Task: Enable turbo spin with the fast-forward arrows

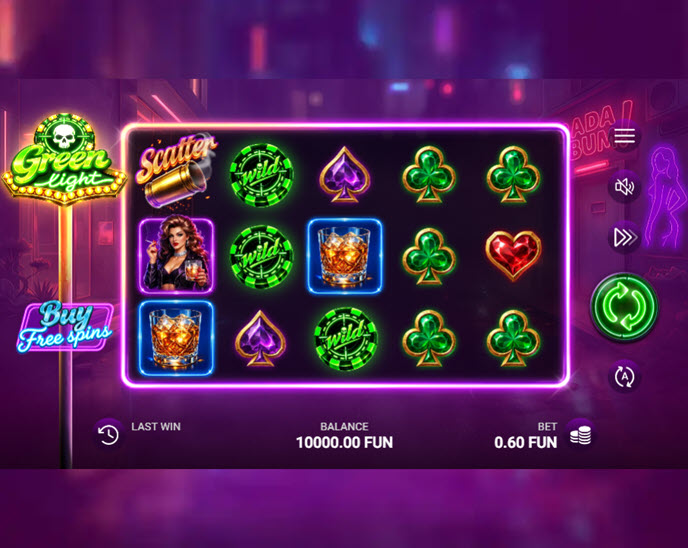Action: 625,237
